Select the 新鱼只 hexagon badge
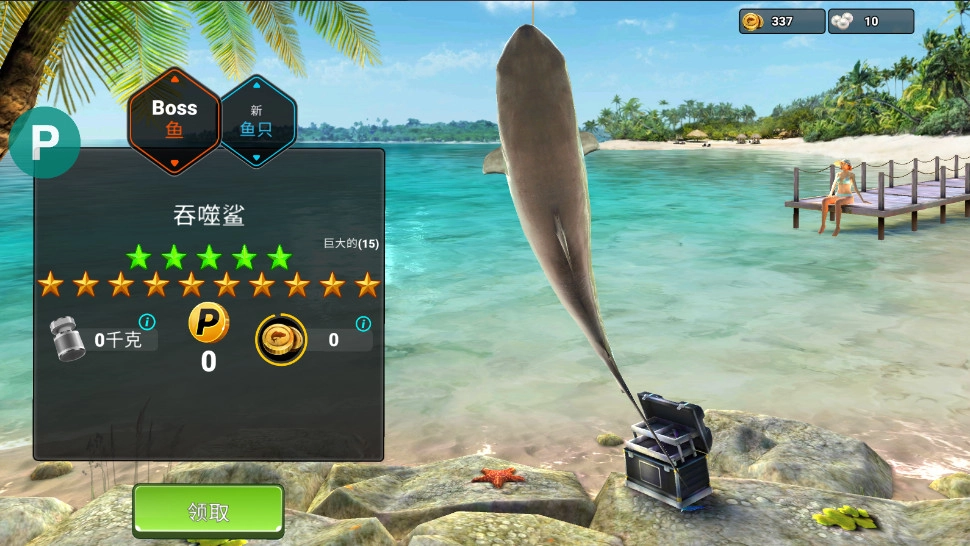This screenshot has width=970, height=546. 256,120
